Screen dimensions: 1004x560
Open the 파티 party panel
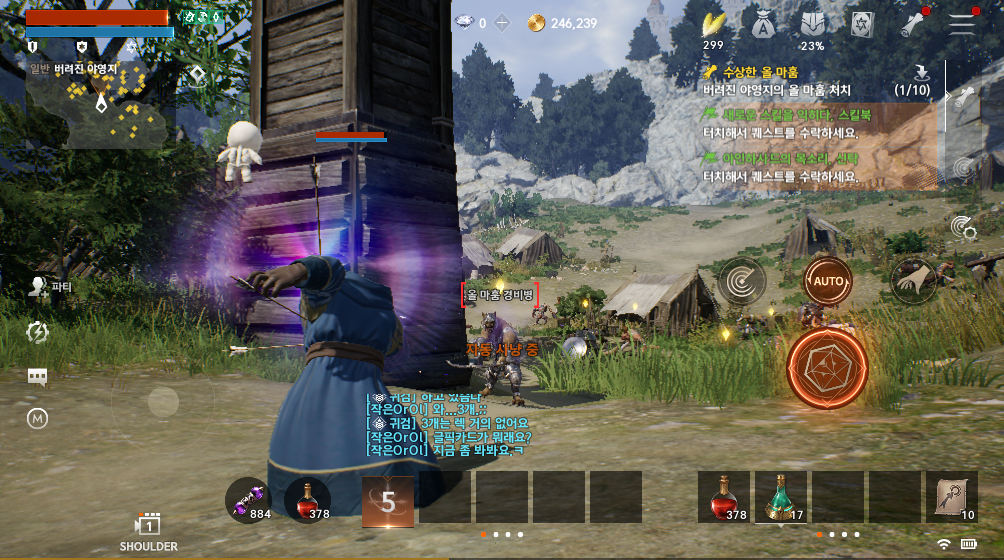[39, 288]
